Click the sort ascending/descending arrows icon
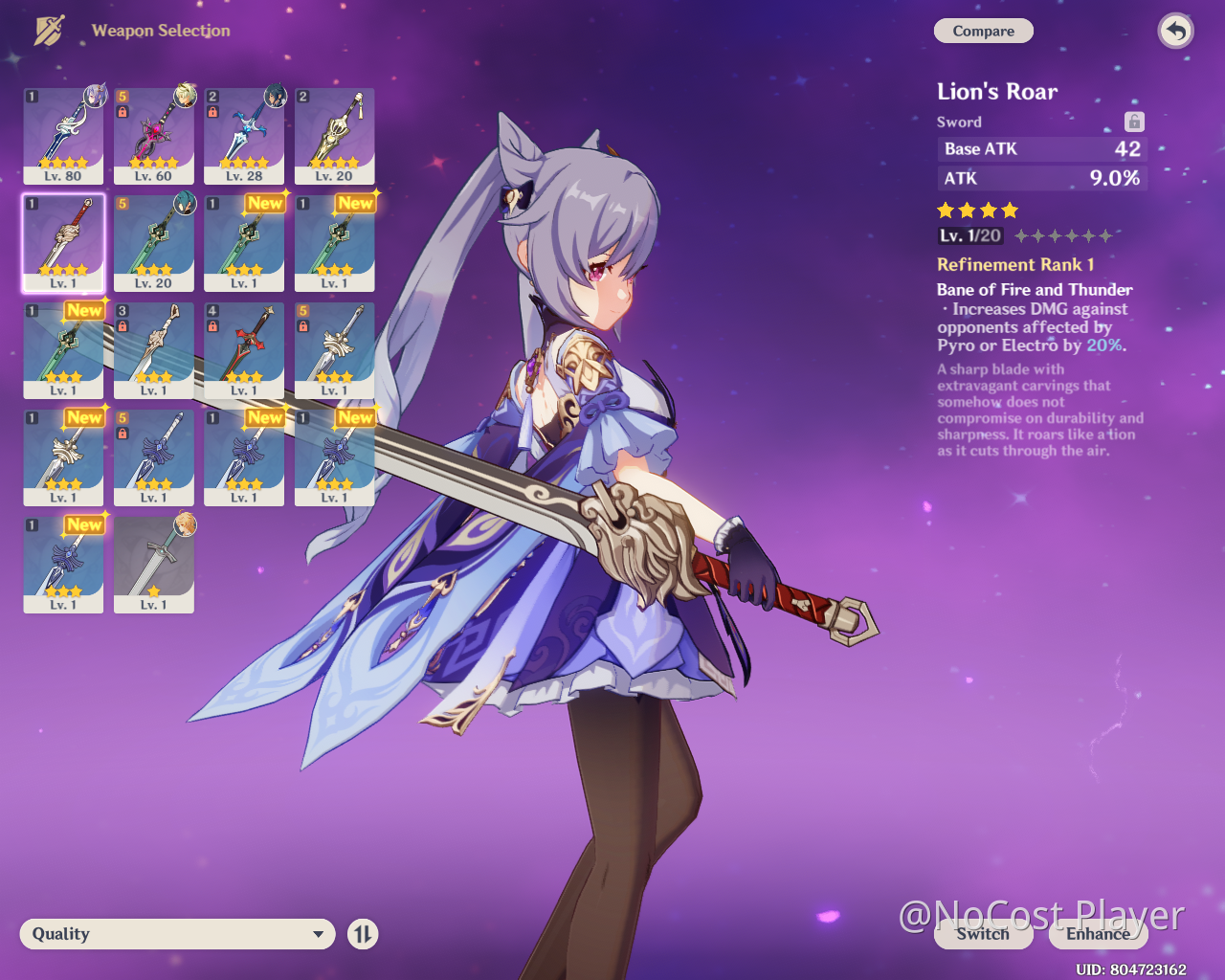The width and height of the screenshot is (1225, 980). 362,934
